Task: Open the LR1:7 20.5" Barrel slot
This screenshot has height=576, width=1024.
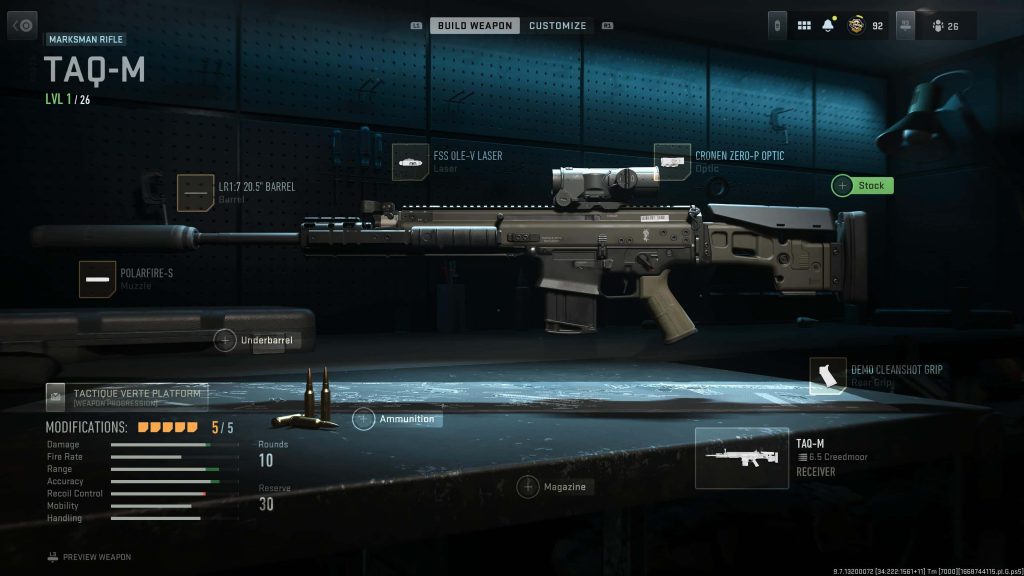Action: 194,192
